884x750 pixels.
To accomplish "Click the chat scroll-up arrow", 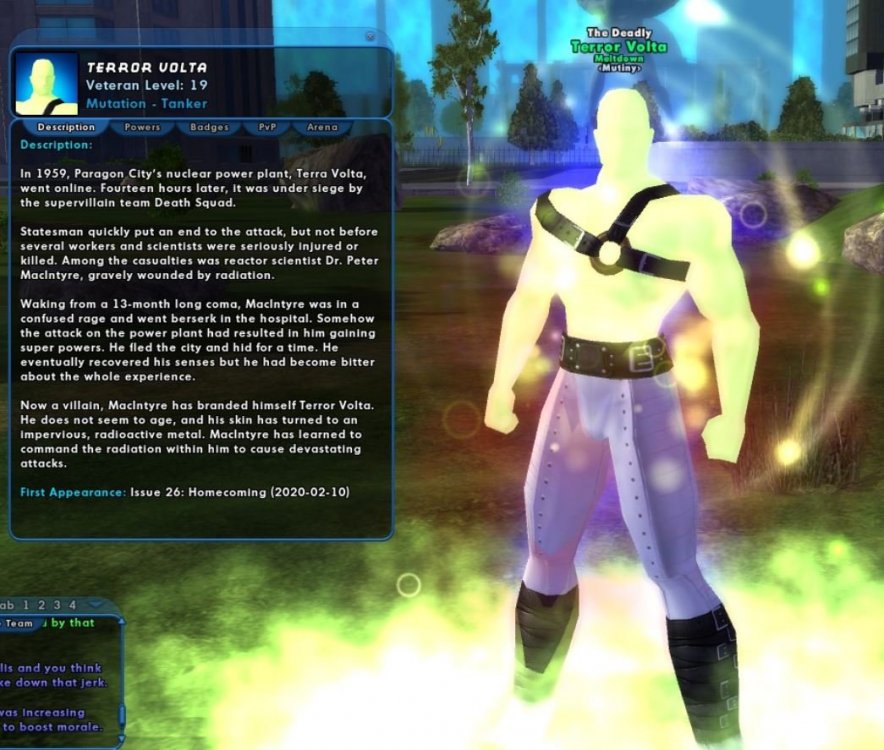I will pyautogui.click(x=122, y=621).
